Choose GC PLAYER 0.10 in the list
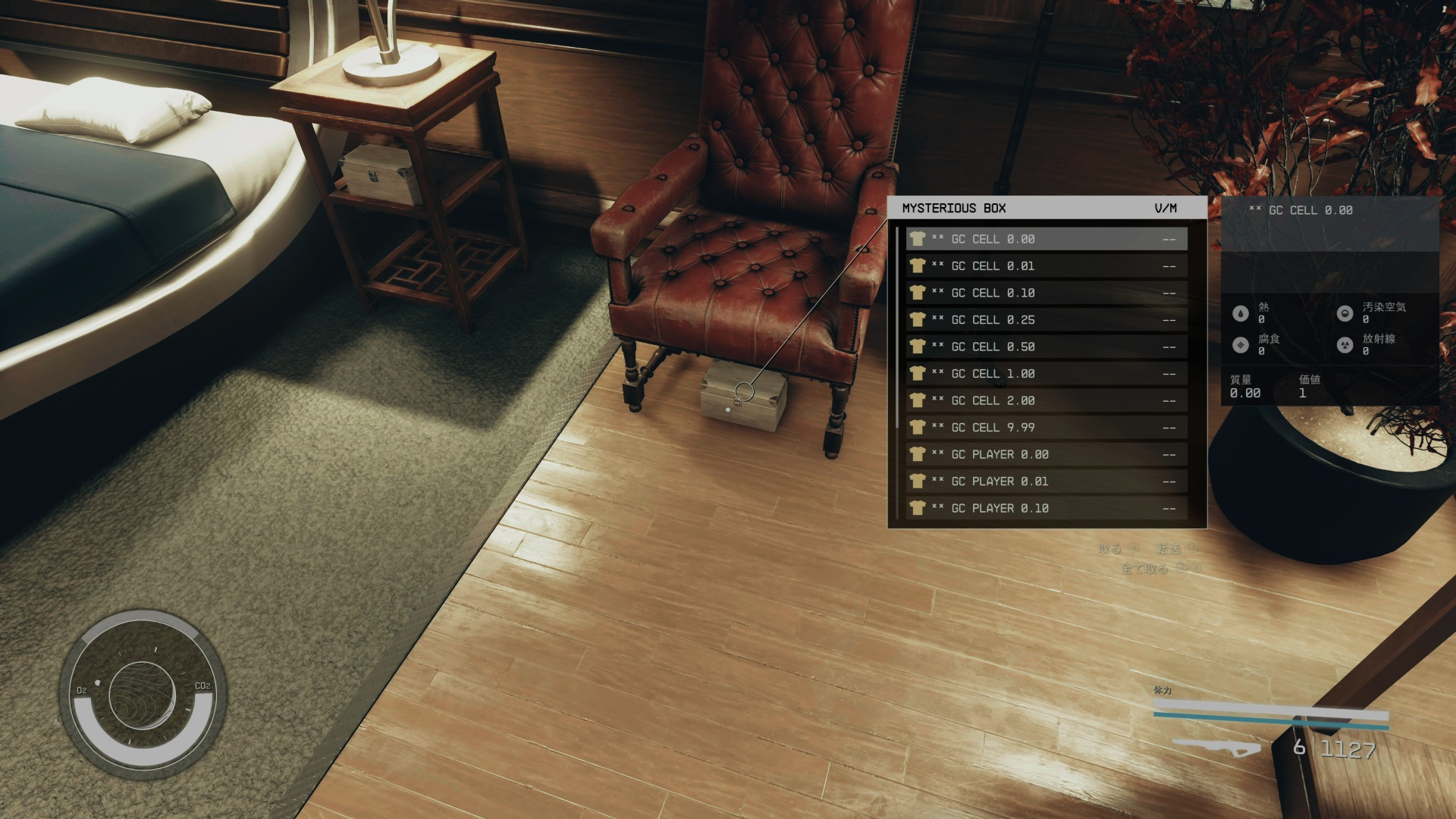The width and height of the screenshot is (1456, 819). [x=1046, y=508]
